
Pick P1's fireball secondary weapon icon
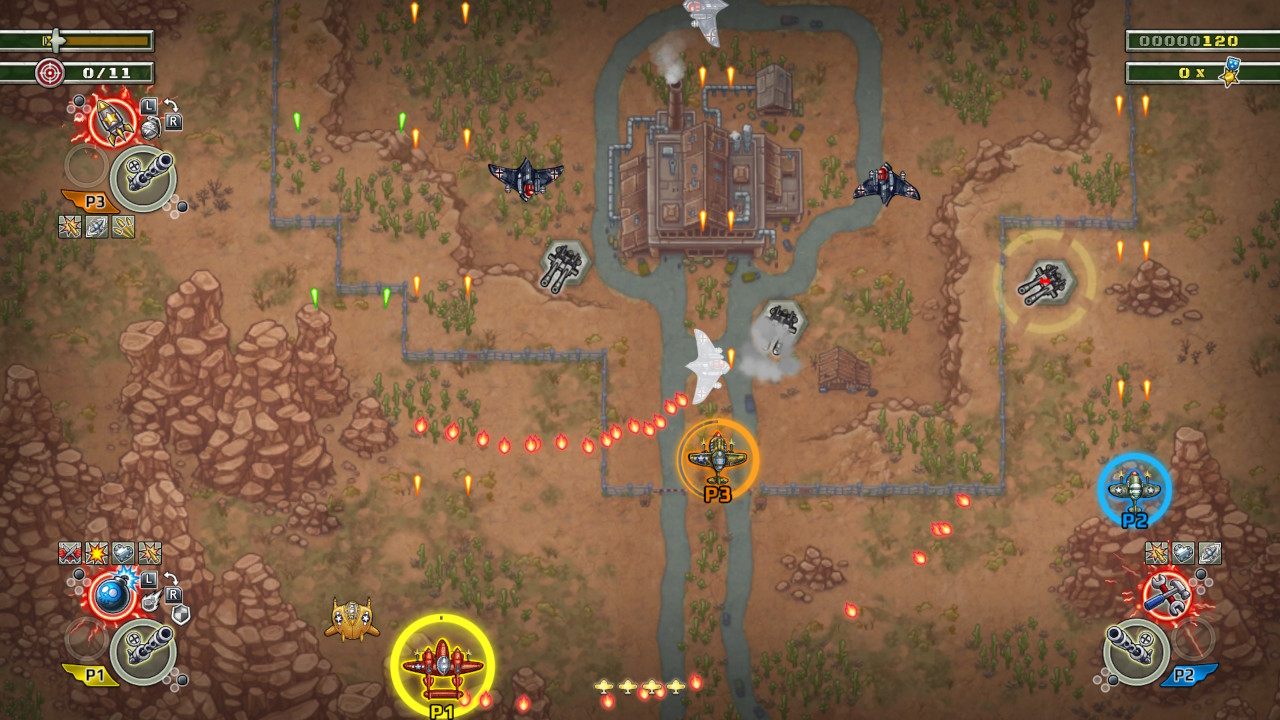151,601
